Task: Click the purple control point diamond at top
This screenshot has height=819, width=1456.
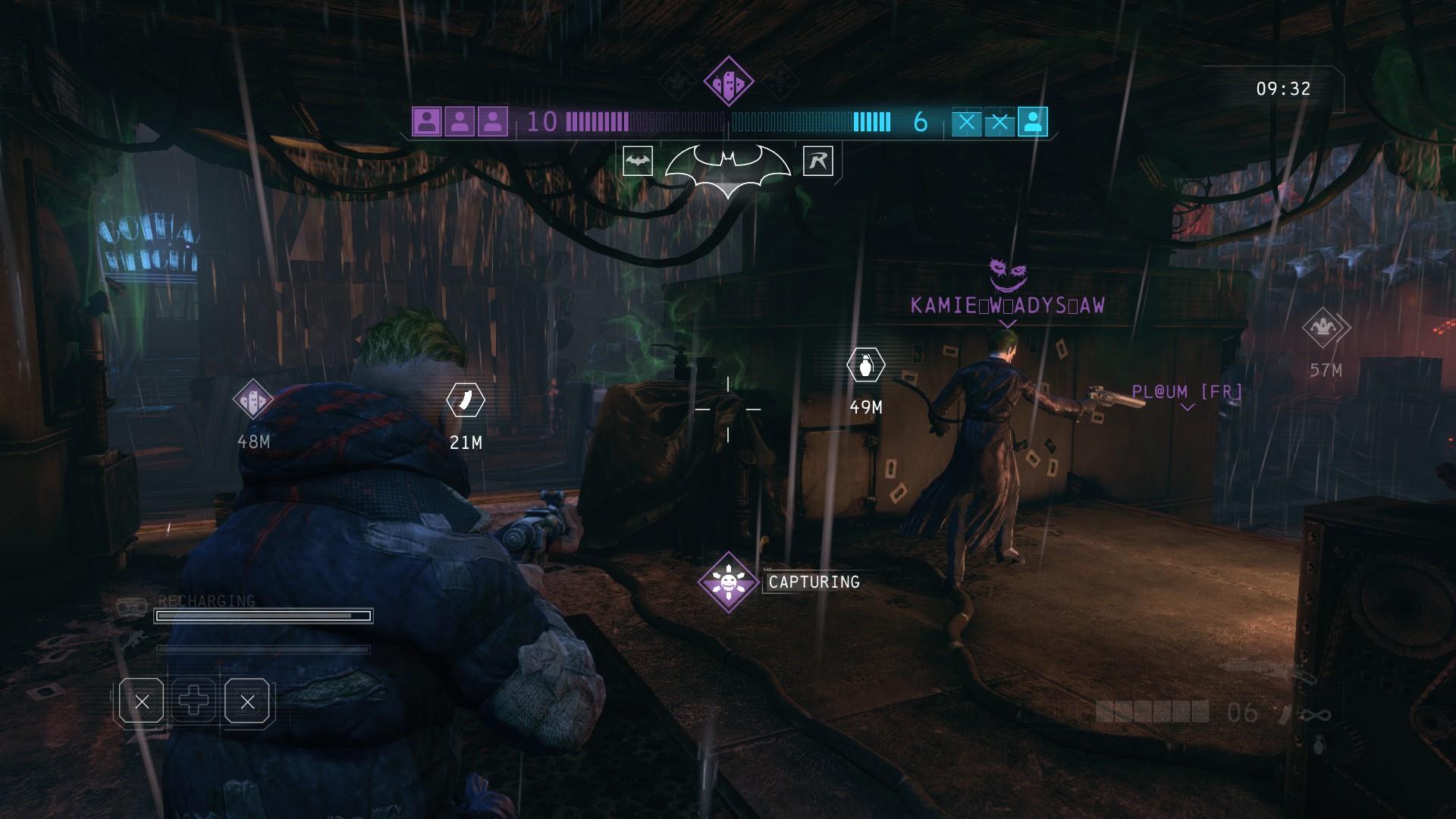Action: click(x=728, y=81)
